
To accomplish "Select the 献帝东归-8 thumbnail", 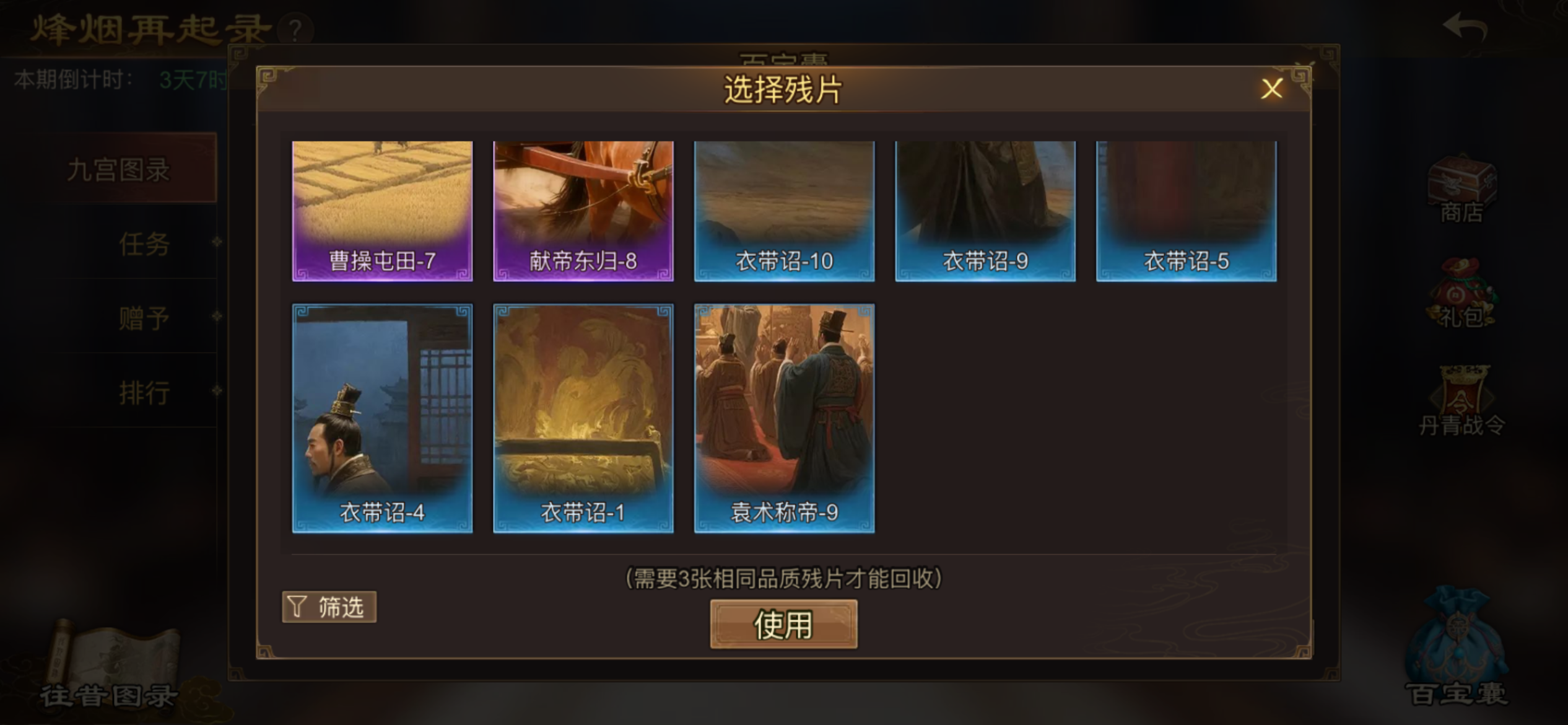I will [582, 211].
